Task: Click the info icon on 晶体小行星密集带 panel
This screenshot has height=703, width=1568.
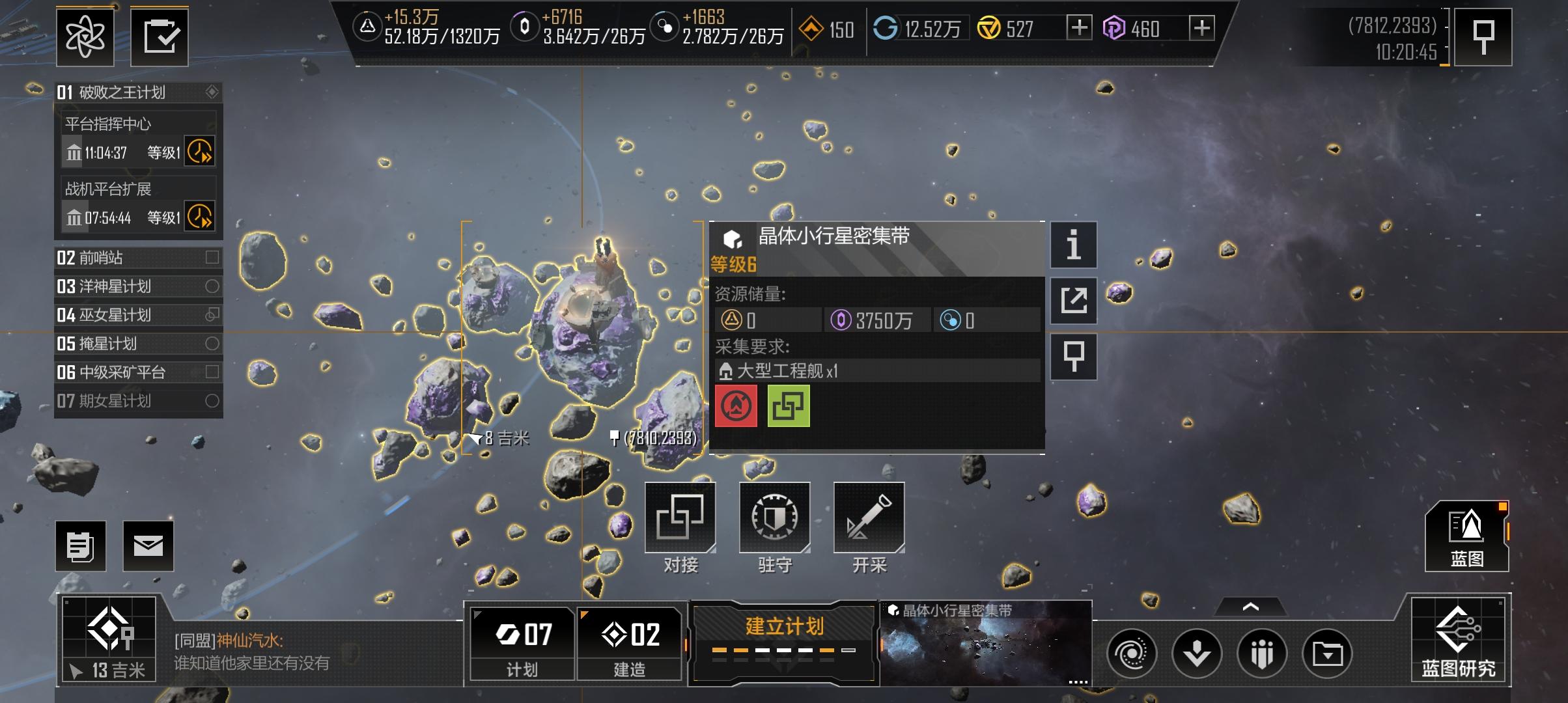Action: pyautogui.click(x=1073, y=245)
